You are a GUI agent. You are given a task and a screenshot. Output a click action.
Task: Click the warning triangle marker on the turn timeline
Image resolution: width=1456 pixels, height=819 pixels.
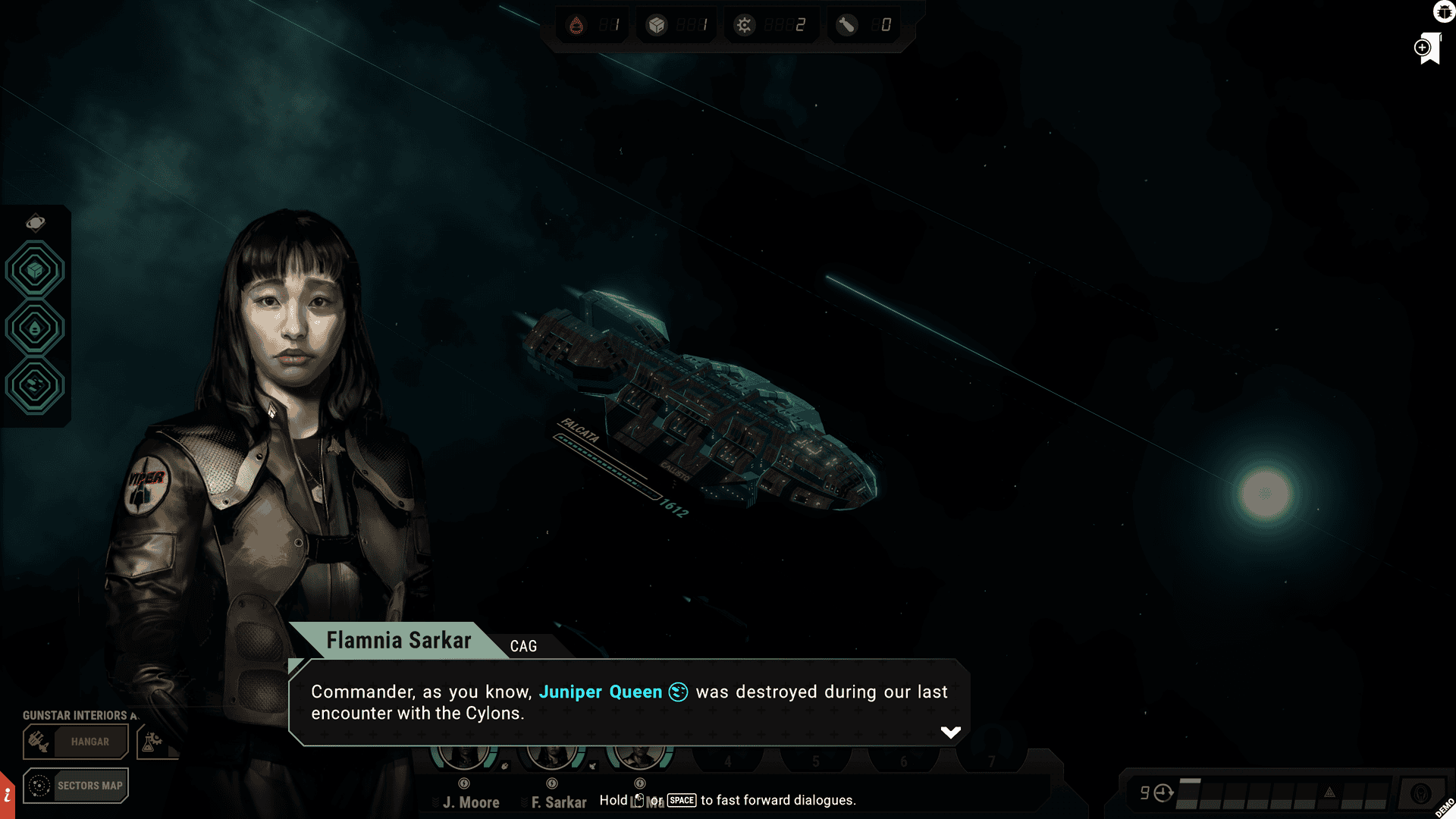coord(1328,792)
